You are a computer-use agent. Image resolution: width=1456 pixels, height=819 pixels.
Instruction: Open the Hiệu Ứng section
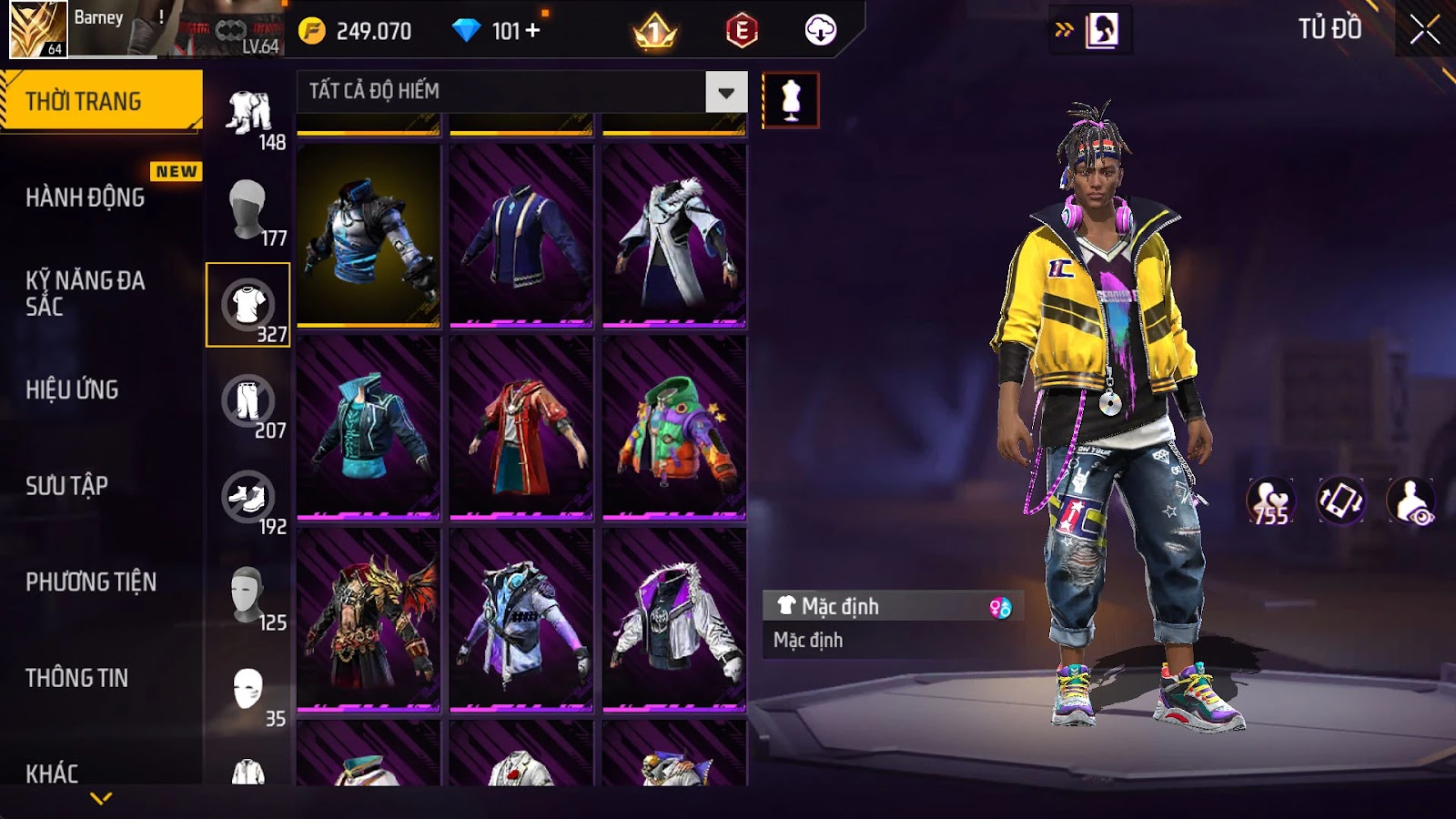point(73,389)
